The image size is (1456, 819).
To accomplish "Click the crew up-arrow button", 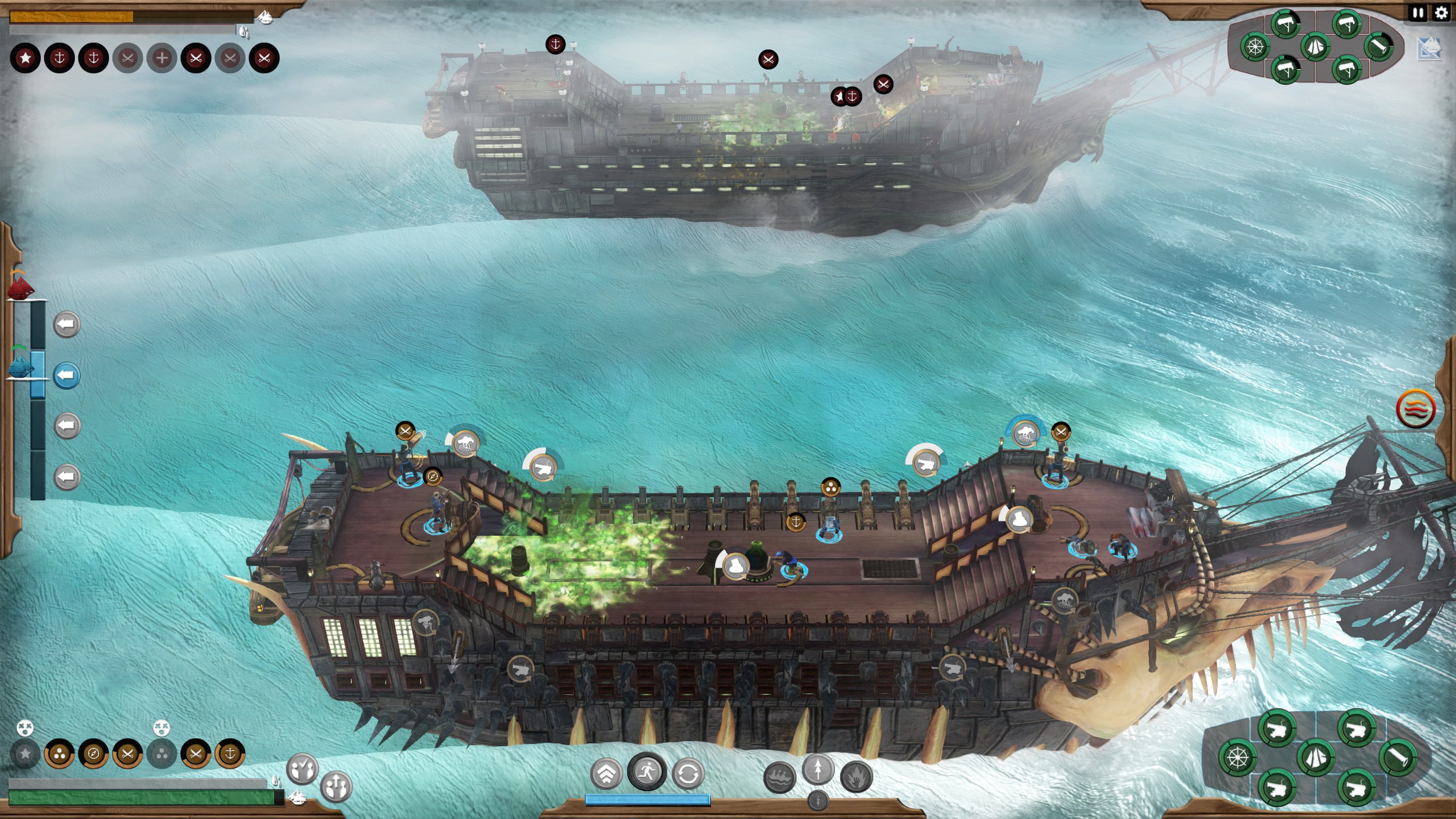I will (x=336, y=787).
